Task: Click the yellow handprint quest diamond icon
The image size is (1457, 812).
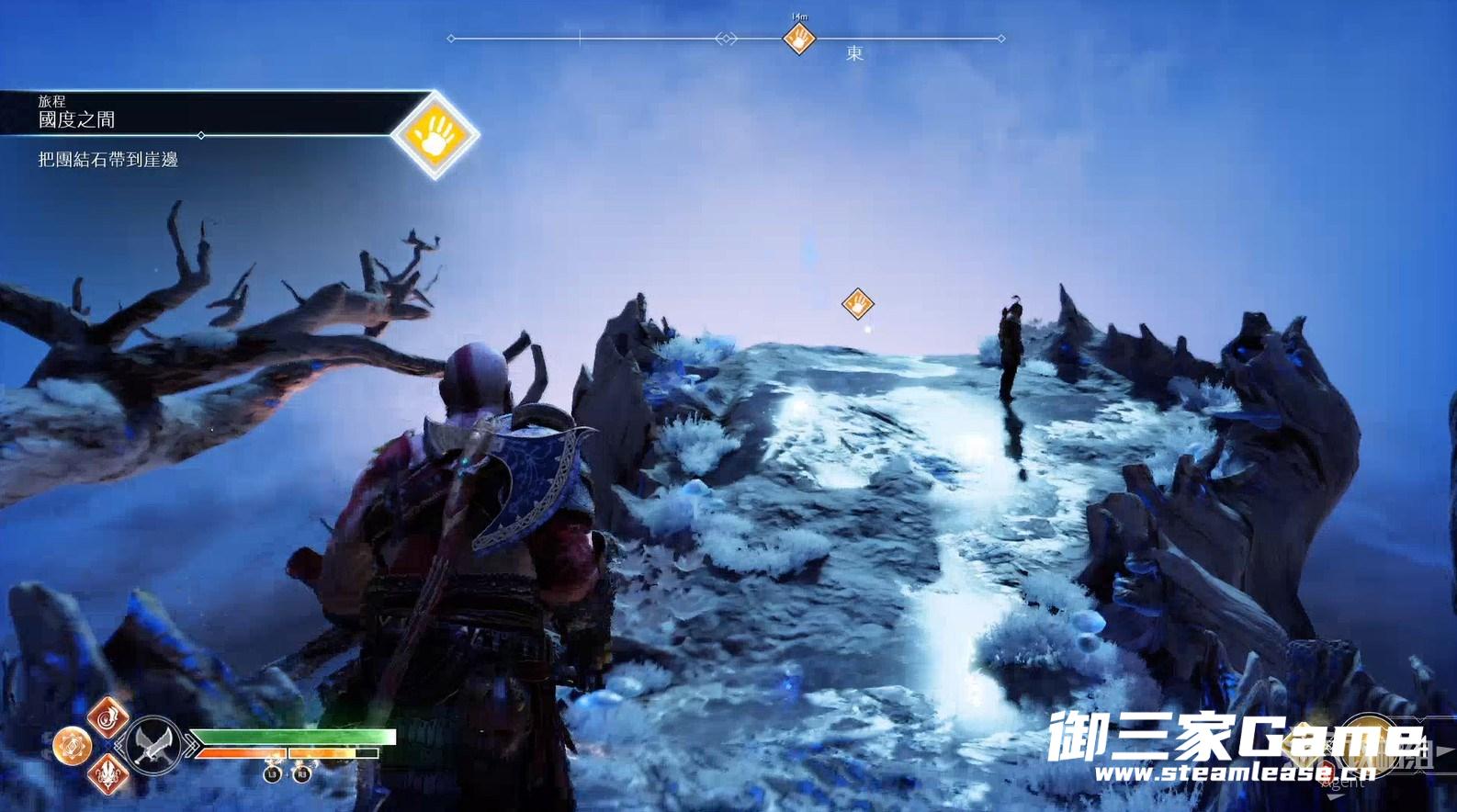Action: (435, 135)
